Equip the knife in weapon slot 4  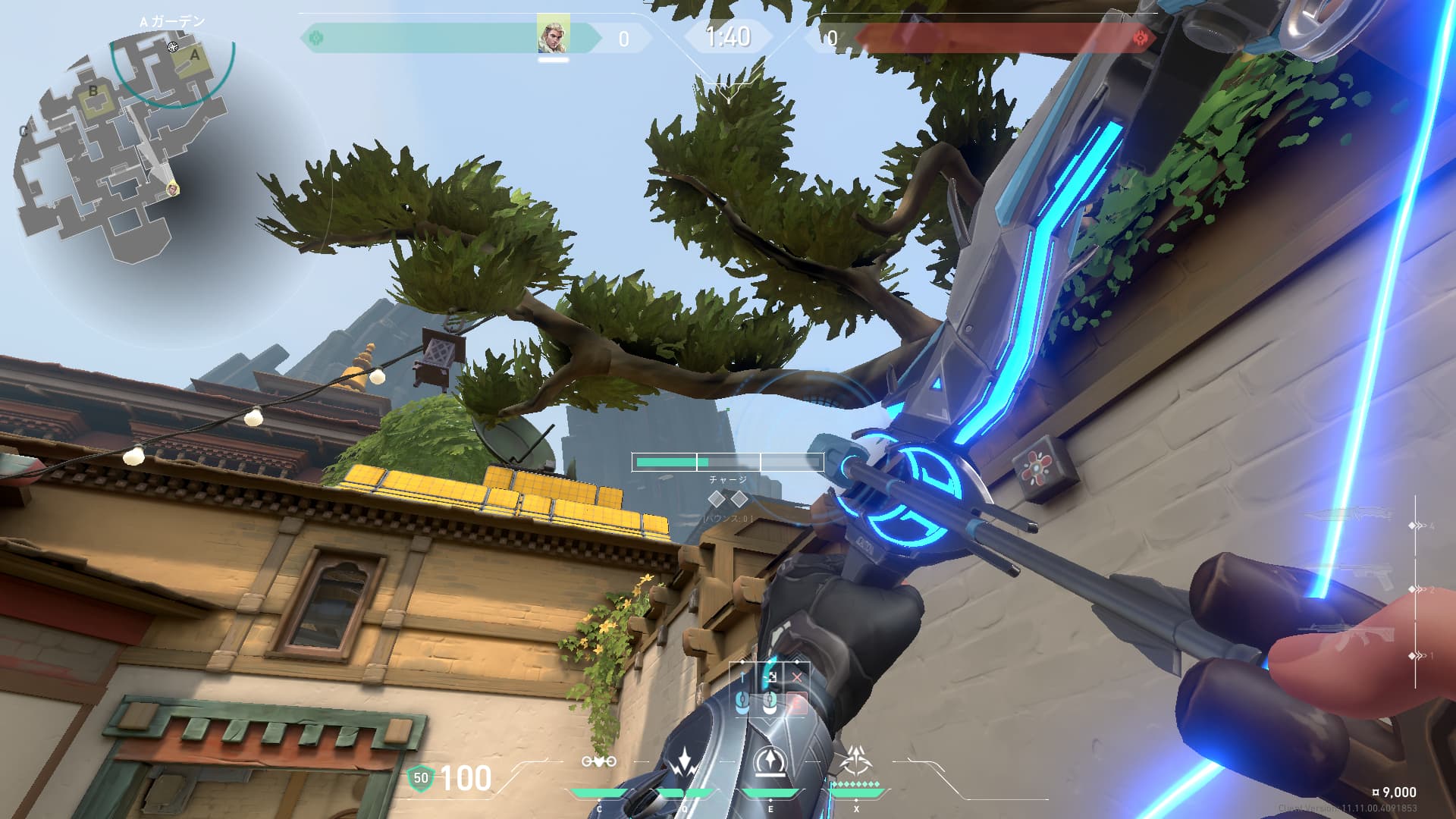1357,516
